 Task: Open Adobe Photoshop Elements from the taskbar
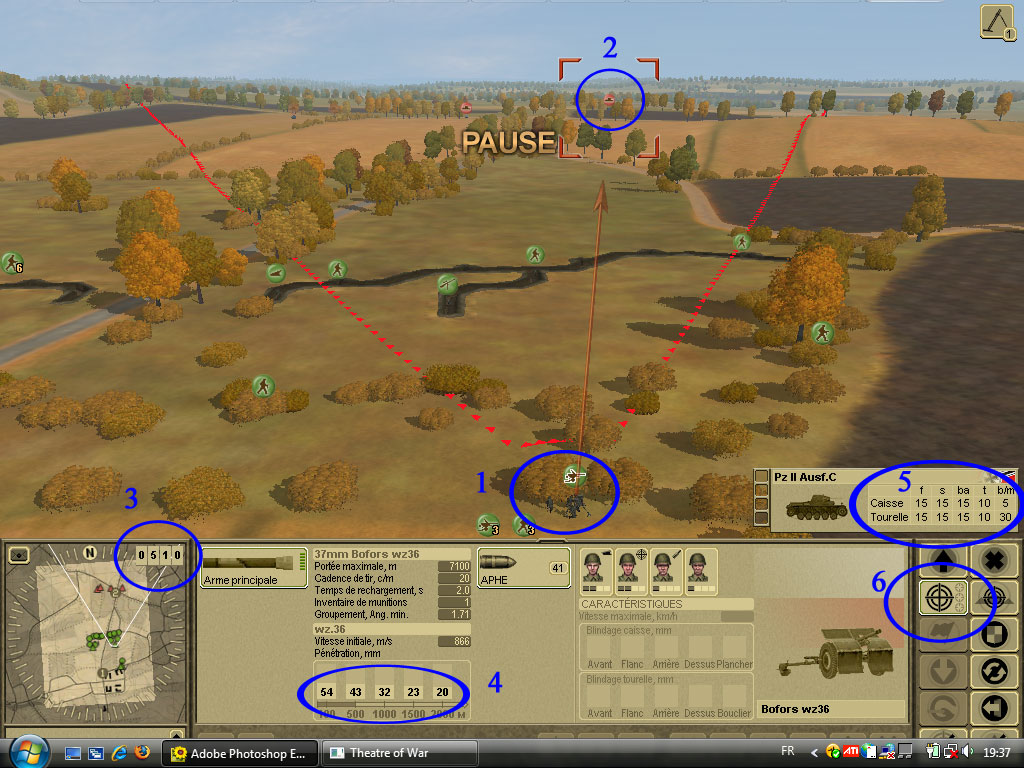click(241, 753)
